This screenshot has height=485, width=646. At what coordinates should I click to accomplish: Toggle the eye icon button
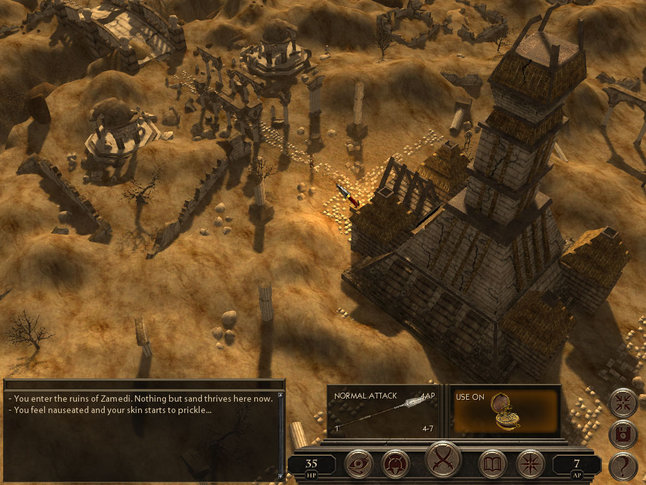359,463
